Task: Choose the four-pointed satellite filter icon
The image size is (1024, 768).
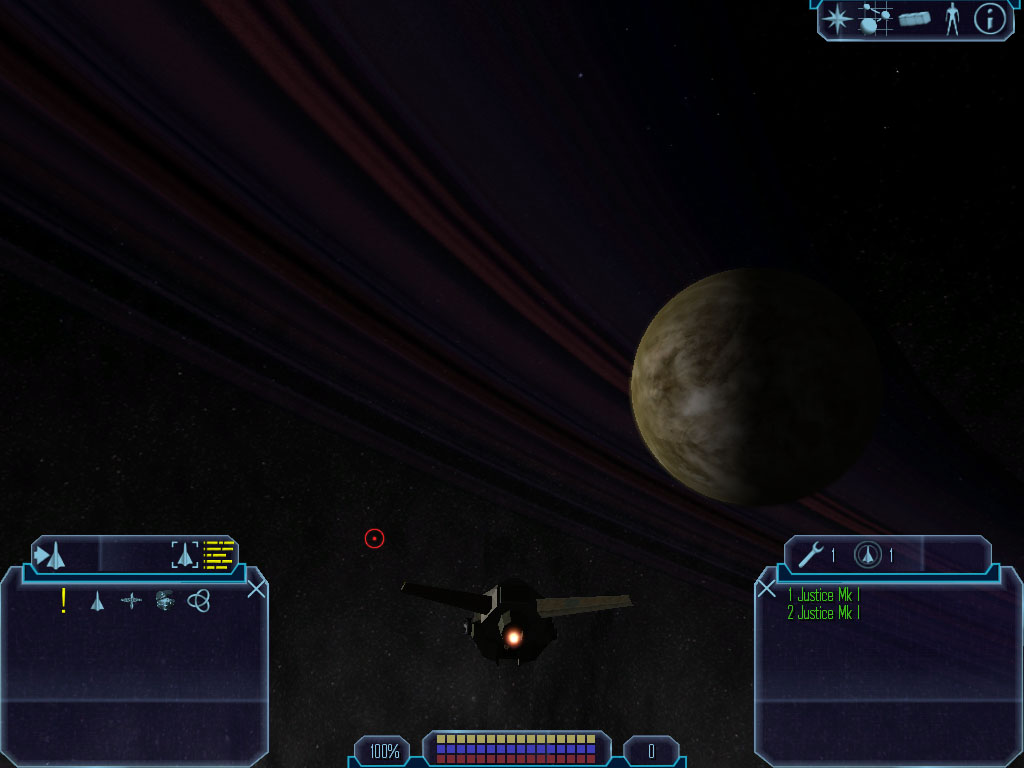Action: pyautogui.click(x=131, y=601)
